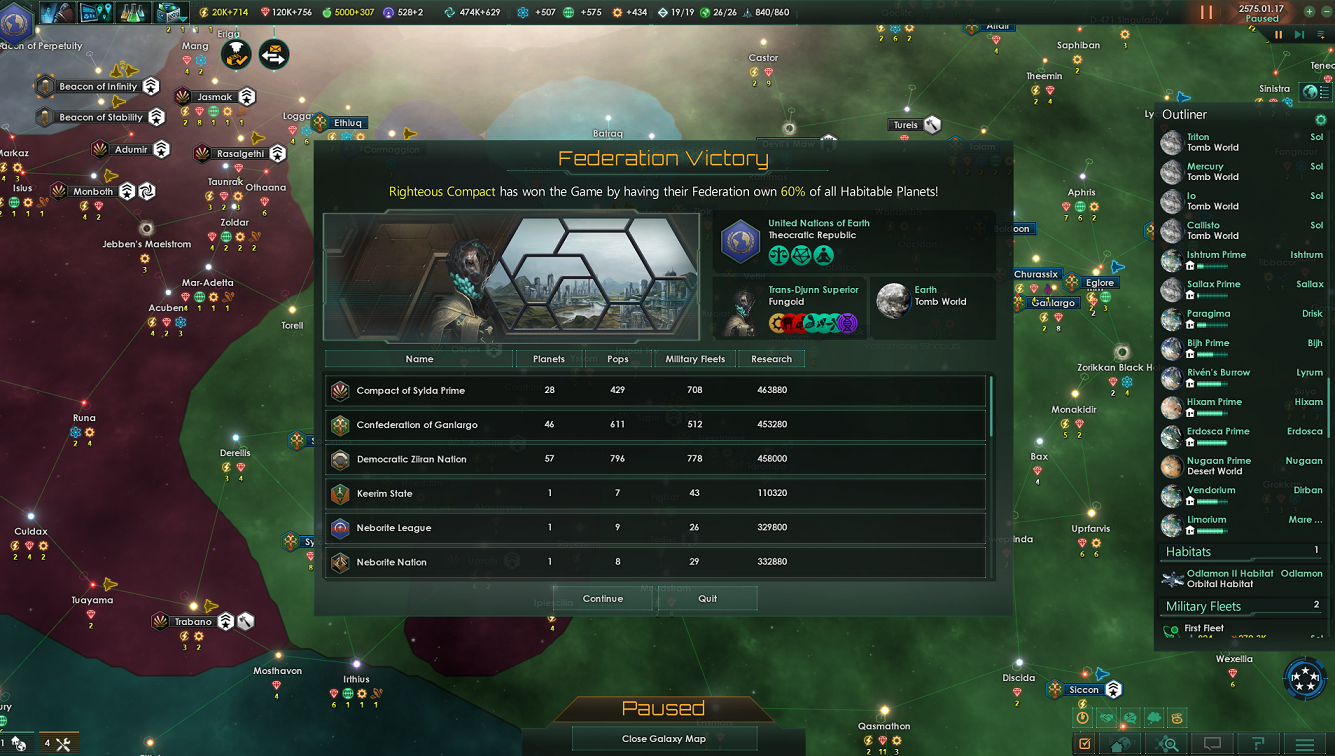Select the Democratic Ziiran Nation row
Screen dimensions: 1335x756
coord(655,459)
